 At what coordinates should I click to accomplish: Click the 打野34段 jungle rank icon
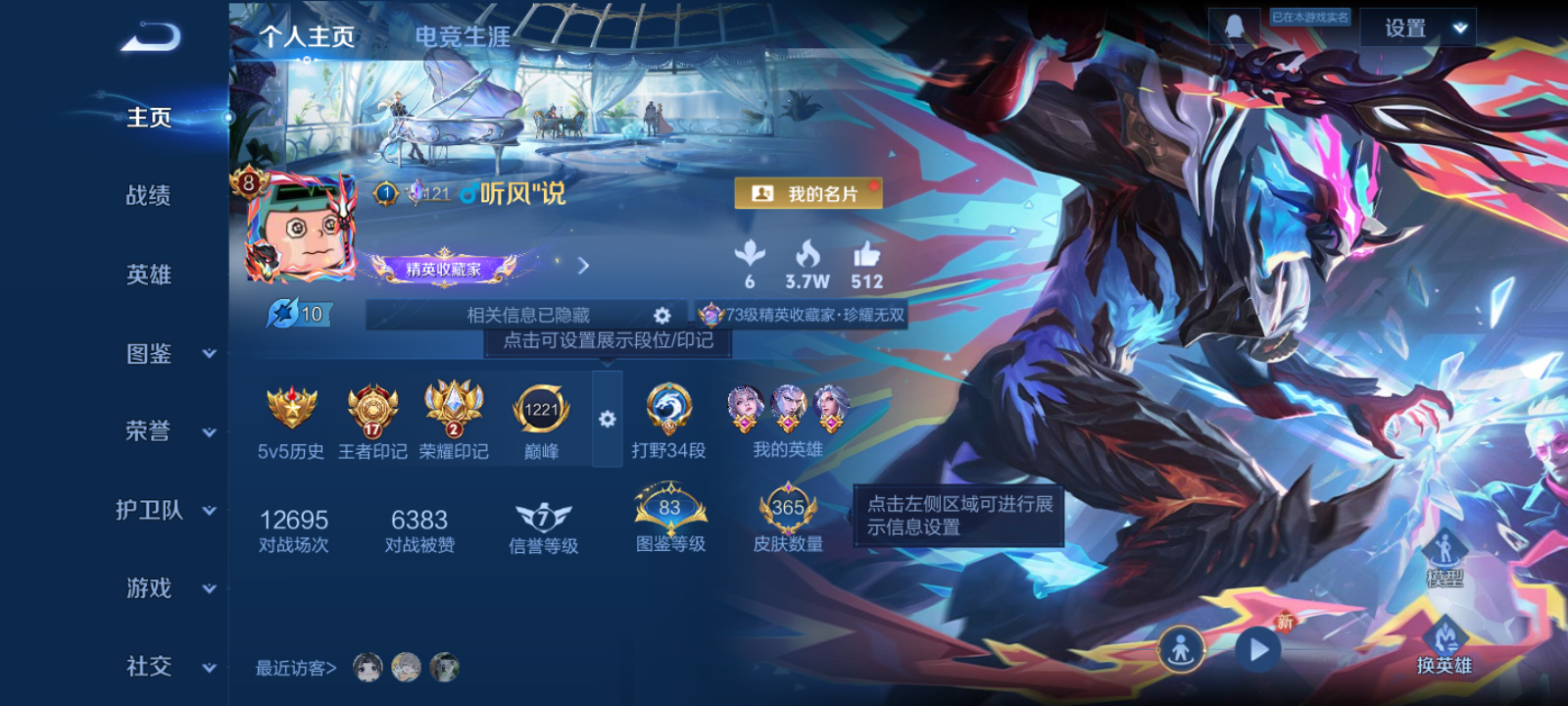point(670,412)
